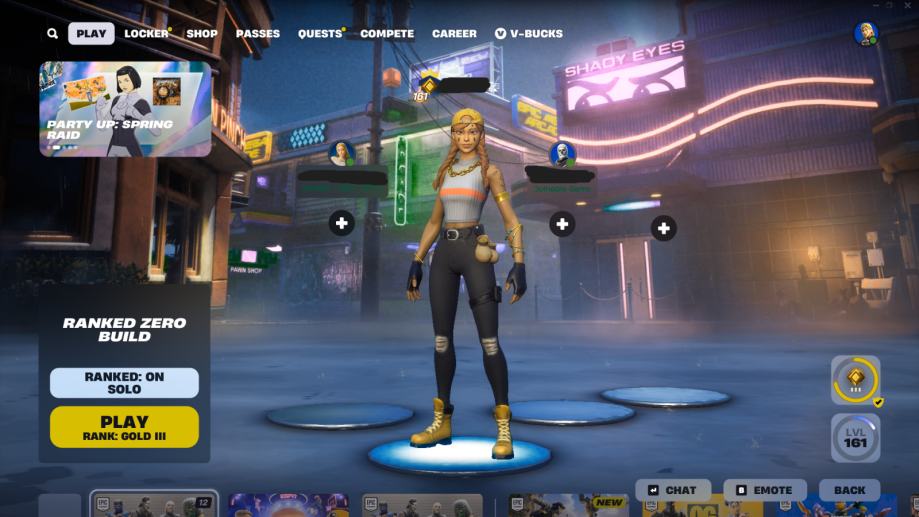Go to the Passes tab
This screenshot has width=919, height=517.
pyautogui.click(x=257, y=34)
